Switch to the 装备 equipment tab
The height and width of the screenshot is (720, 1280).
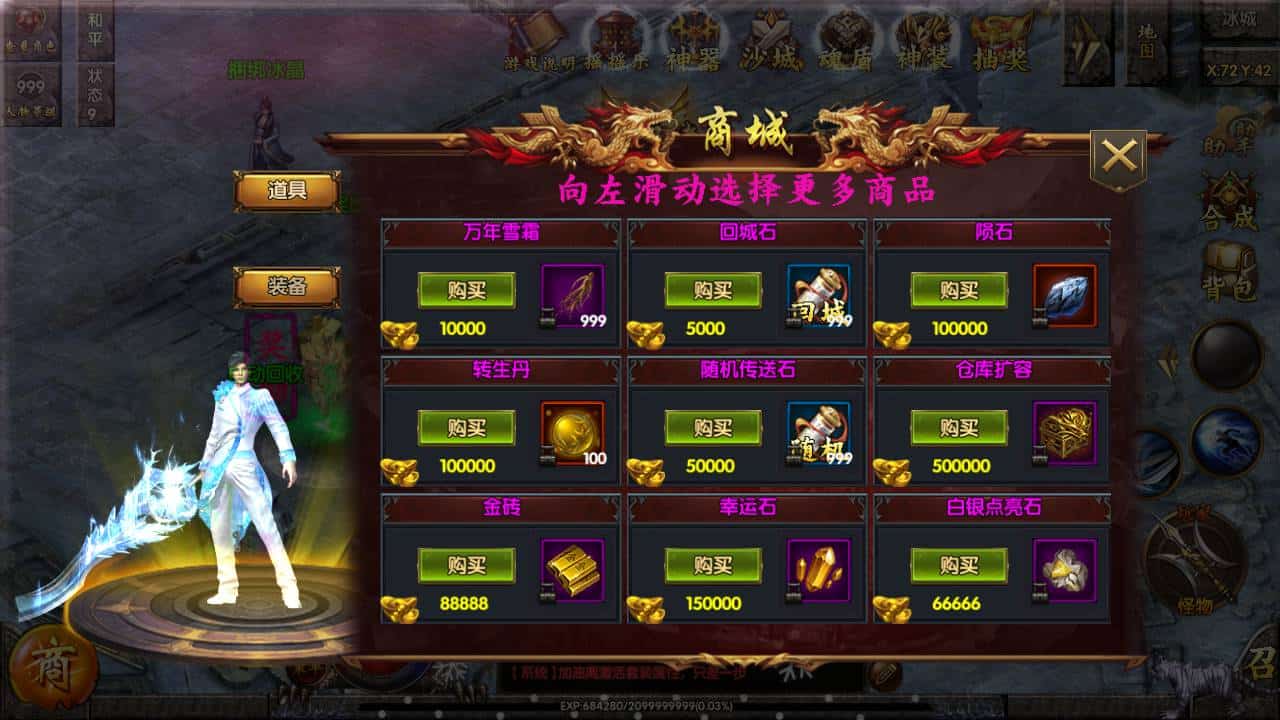pyautogui.click(x=287, y=287)
